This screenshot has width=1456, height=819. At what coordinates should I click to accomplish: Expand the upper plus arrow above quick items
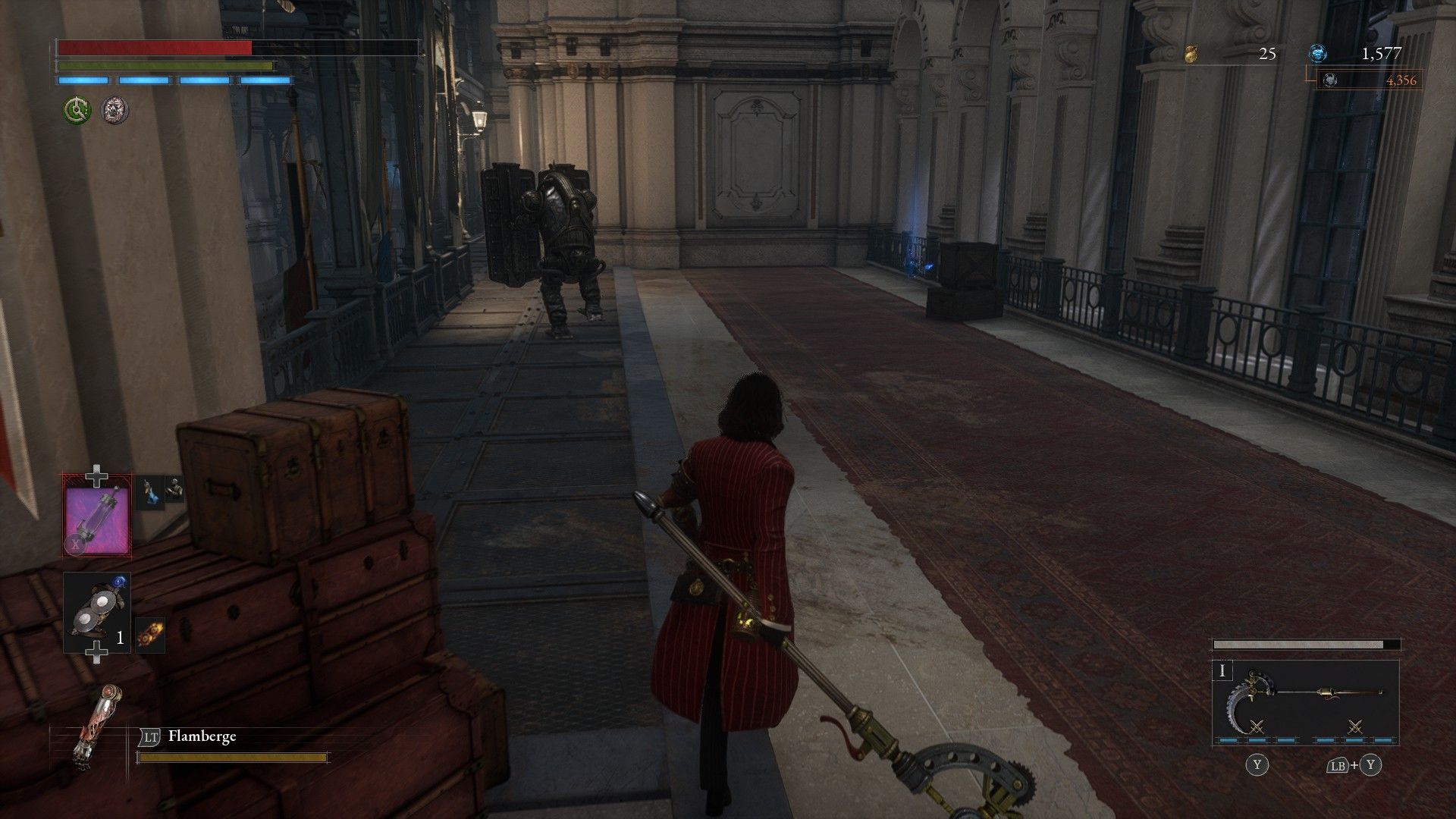pos(97,475)
